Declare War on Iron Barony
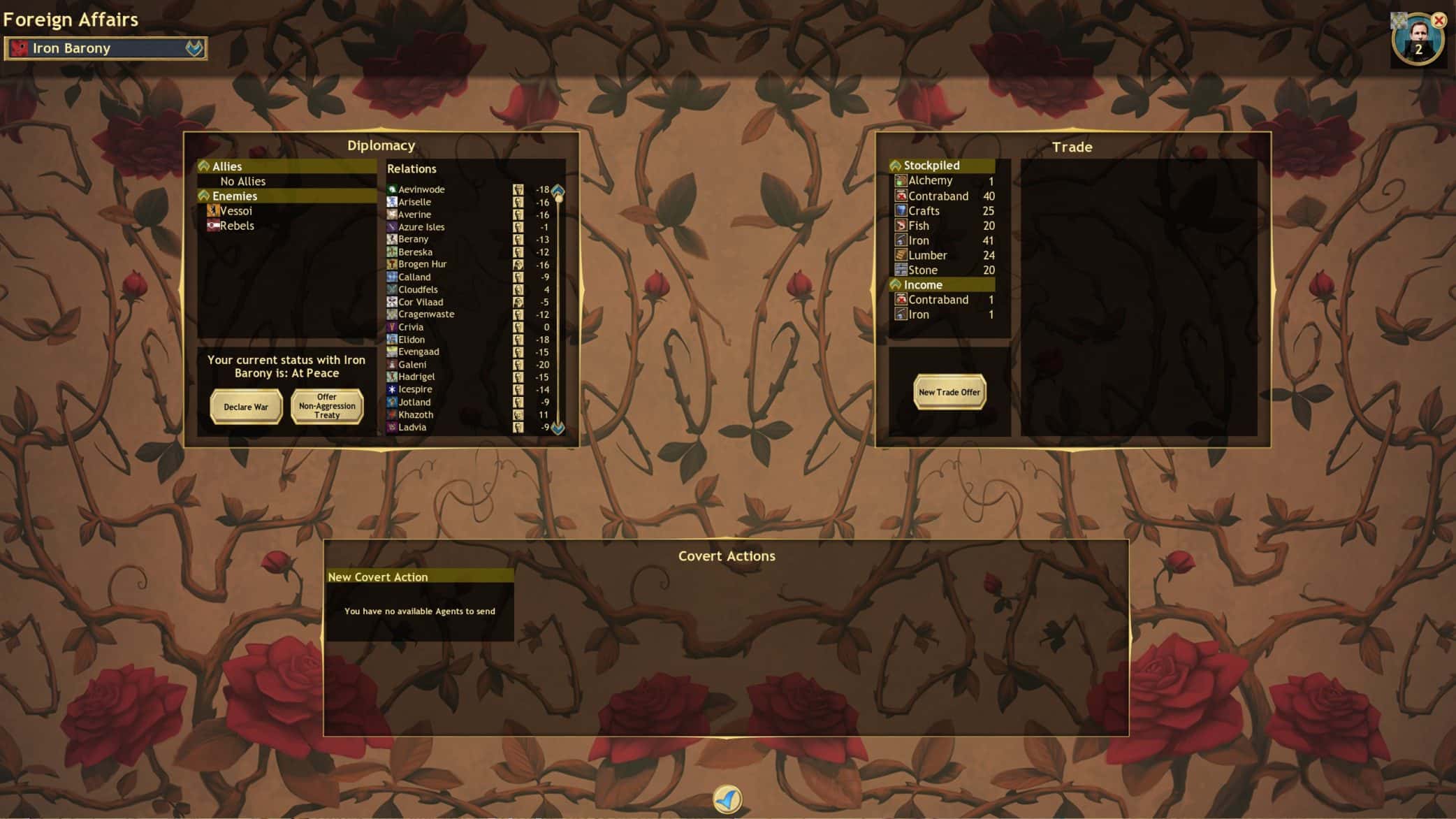 pos(246,407)
